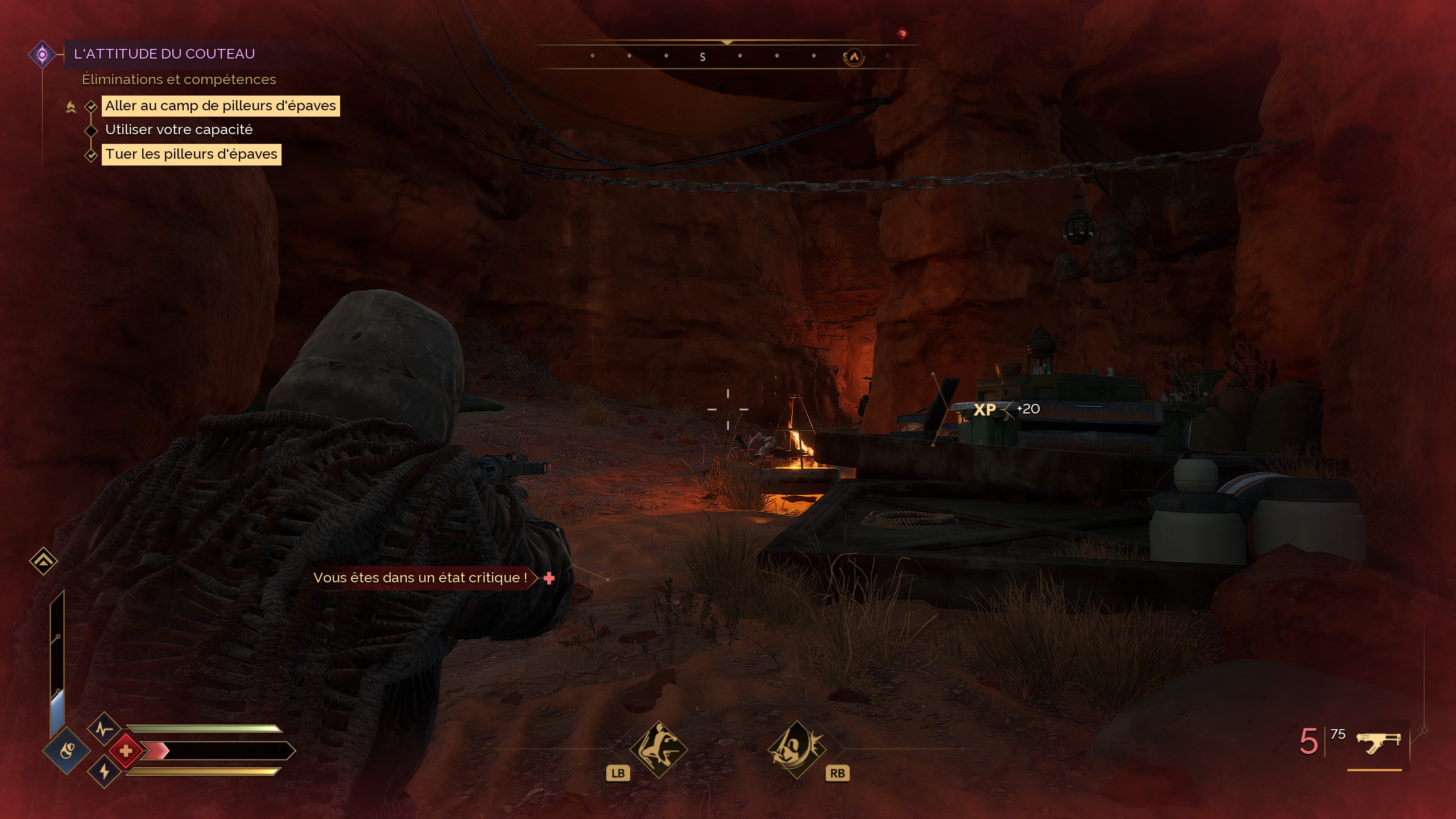This screenshot has height=819, width=1456.
Task: Click objective Tuer les pilleurs d'épaves
Action: [x=191, y=154]
